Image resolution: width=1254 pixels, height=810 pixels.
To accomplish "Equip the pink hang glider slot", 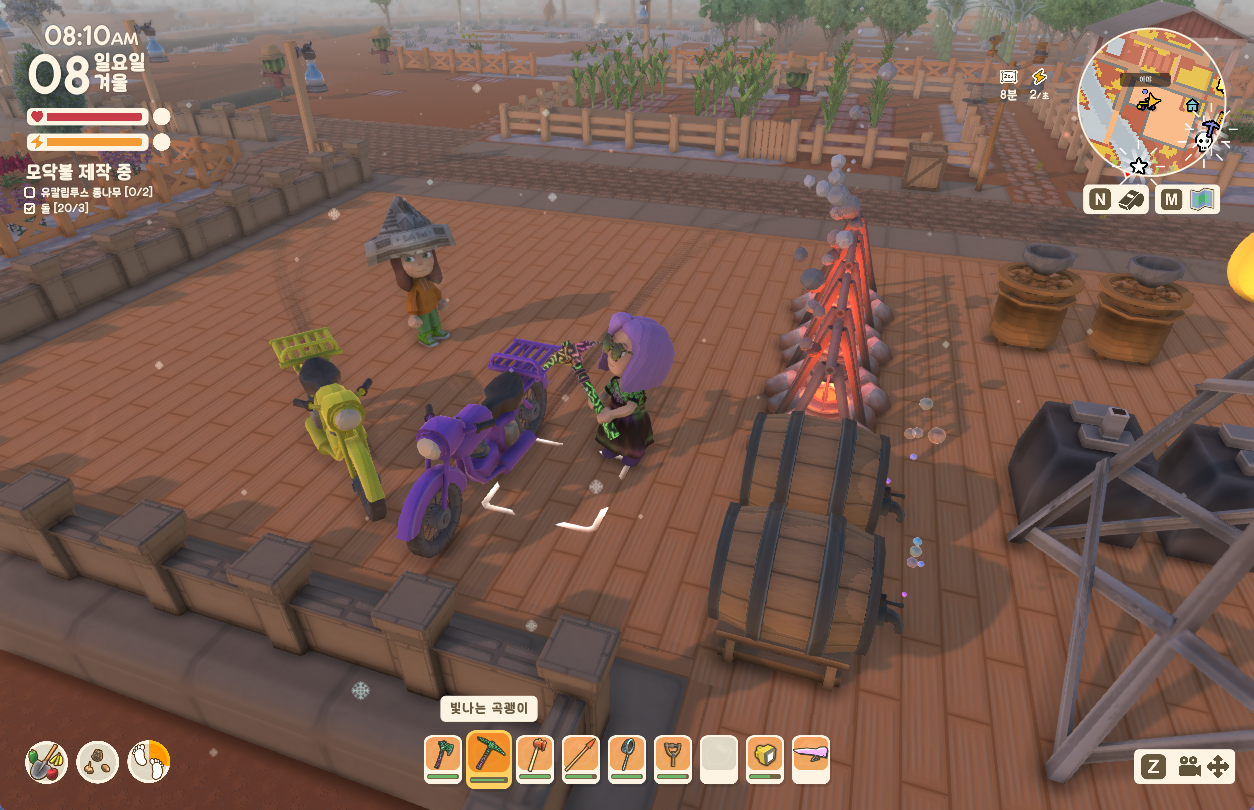I will tap(811, 759).
